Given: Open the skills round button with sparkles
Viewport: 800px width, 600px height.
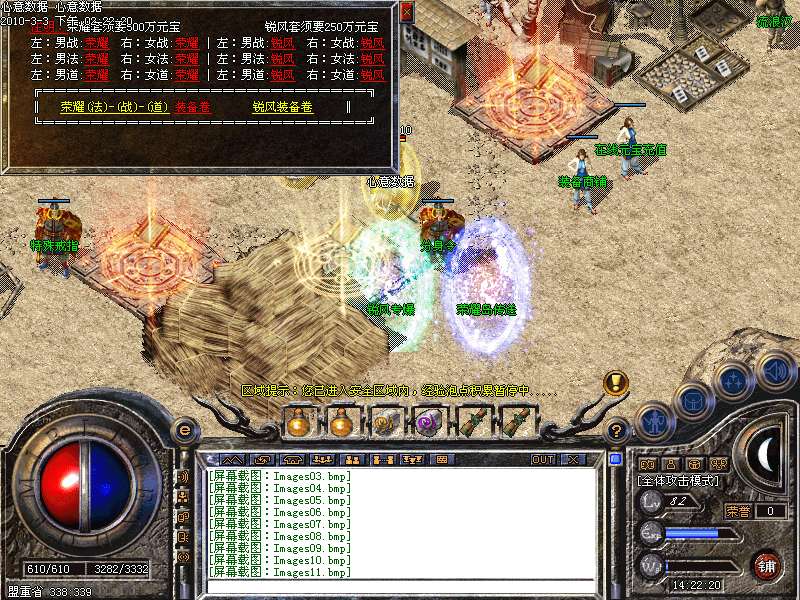Looking at the screenshot, I should click(x=734, y=380).
